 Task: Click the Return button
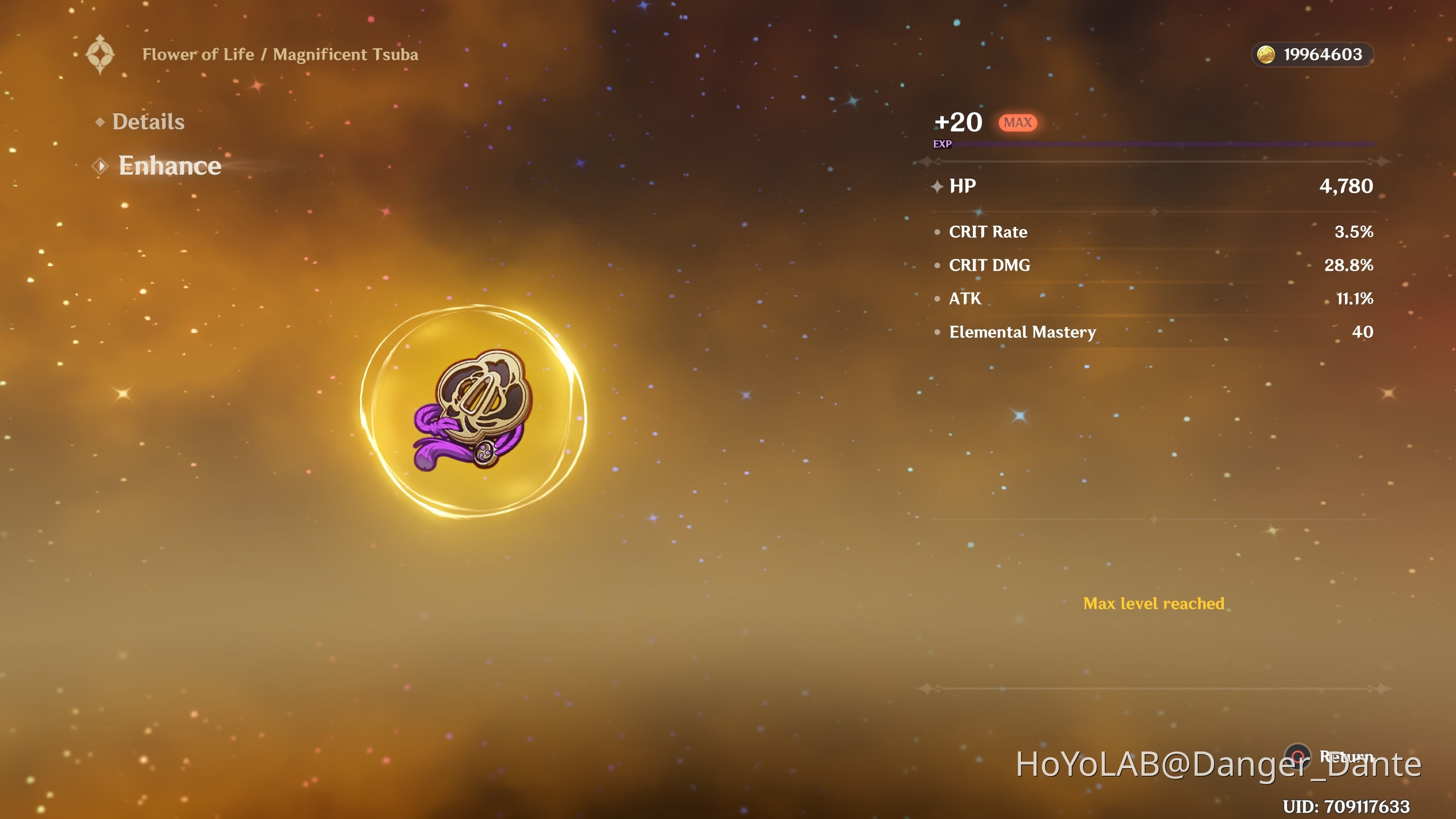[x=1298, y=756]
